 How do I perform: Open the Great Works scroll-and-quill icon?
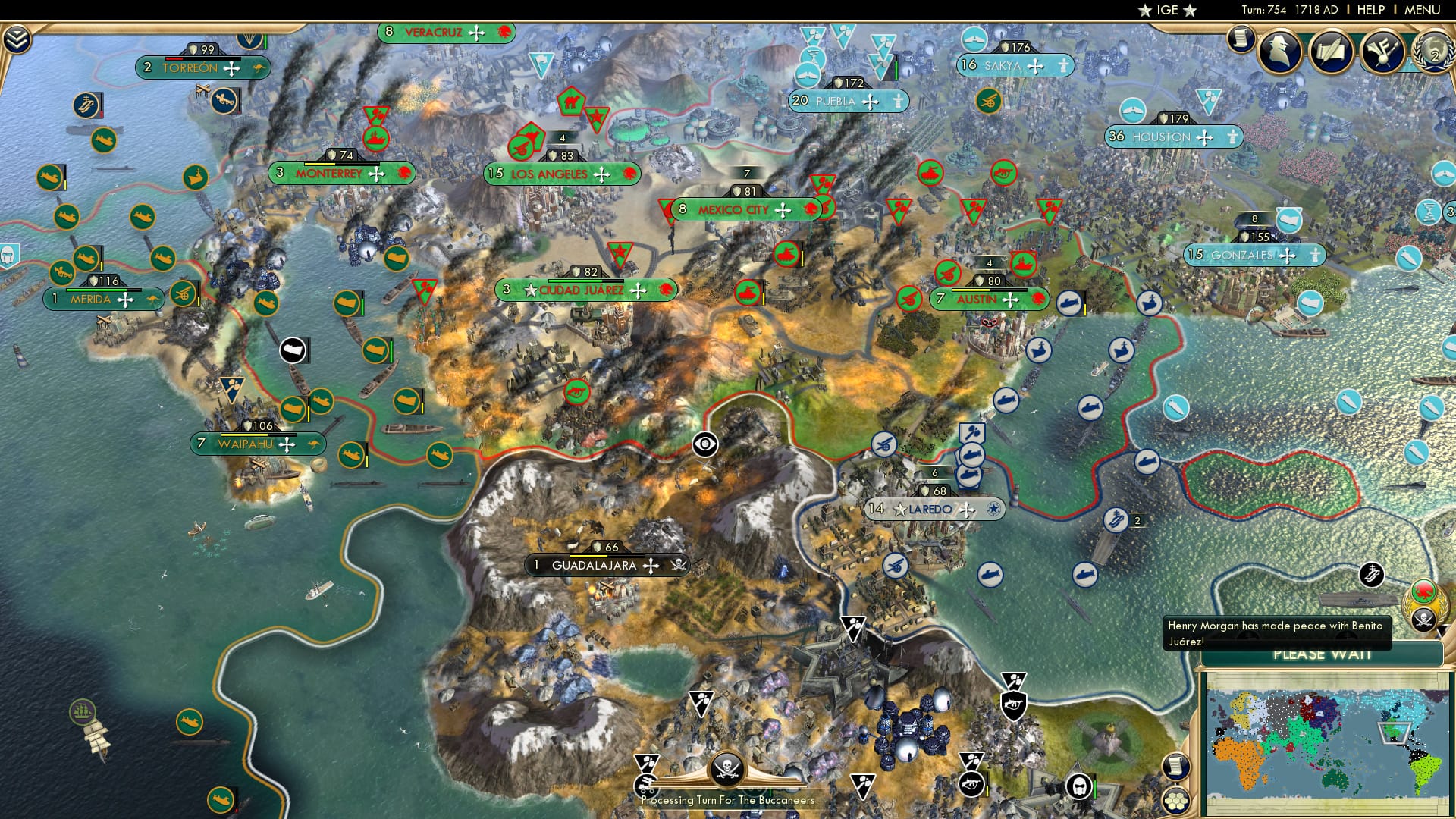[1333, 53]
